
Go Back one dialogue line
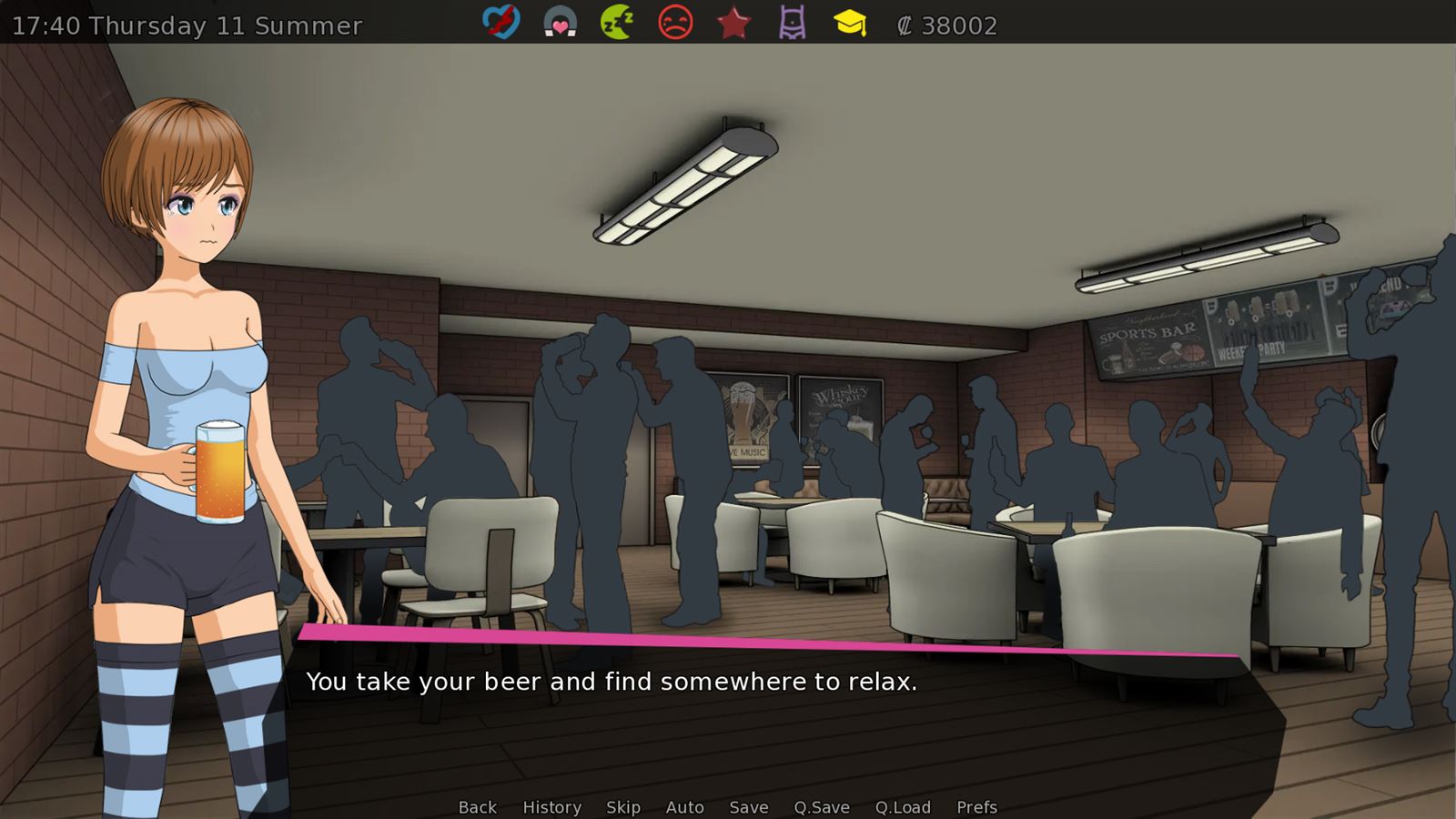[x=478, y=807]
